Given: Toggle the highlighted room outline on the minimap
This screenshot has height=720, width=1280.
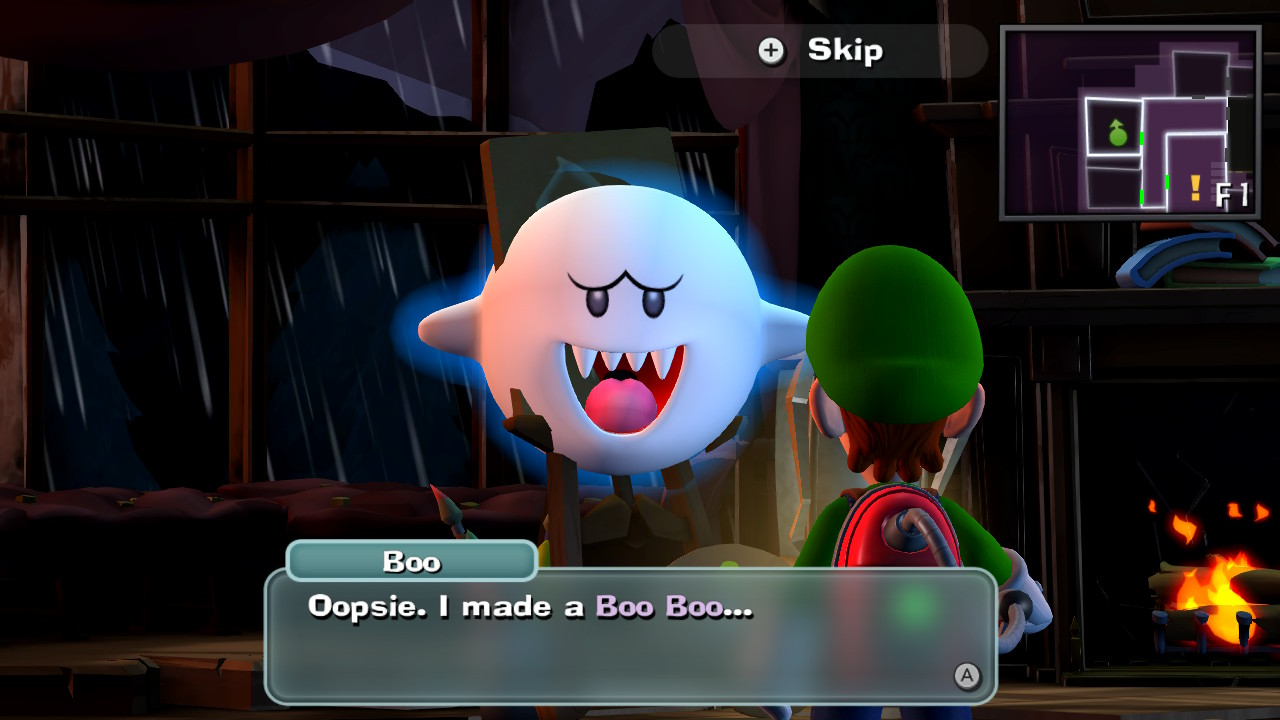Looking at the screenshot, I should (1113, 125).
